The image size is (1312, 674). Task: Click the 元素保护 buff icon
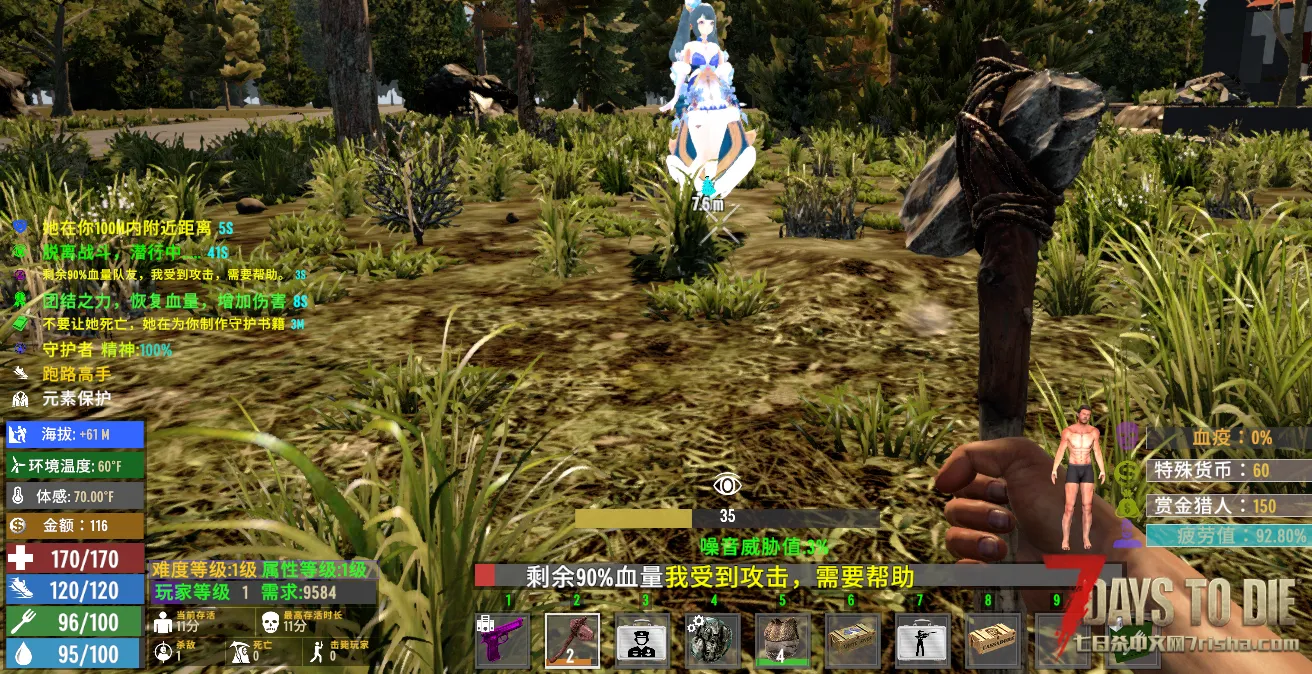pyautogui.click(x=20, y=398)
